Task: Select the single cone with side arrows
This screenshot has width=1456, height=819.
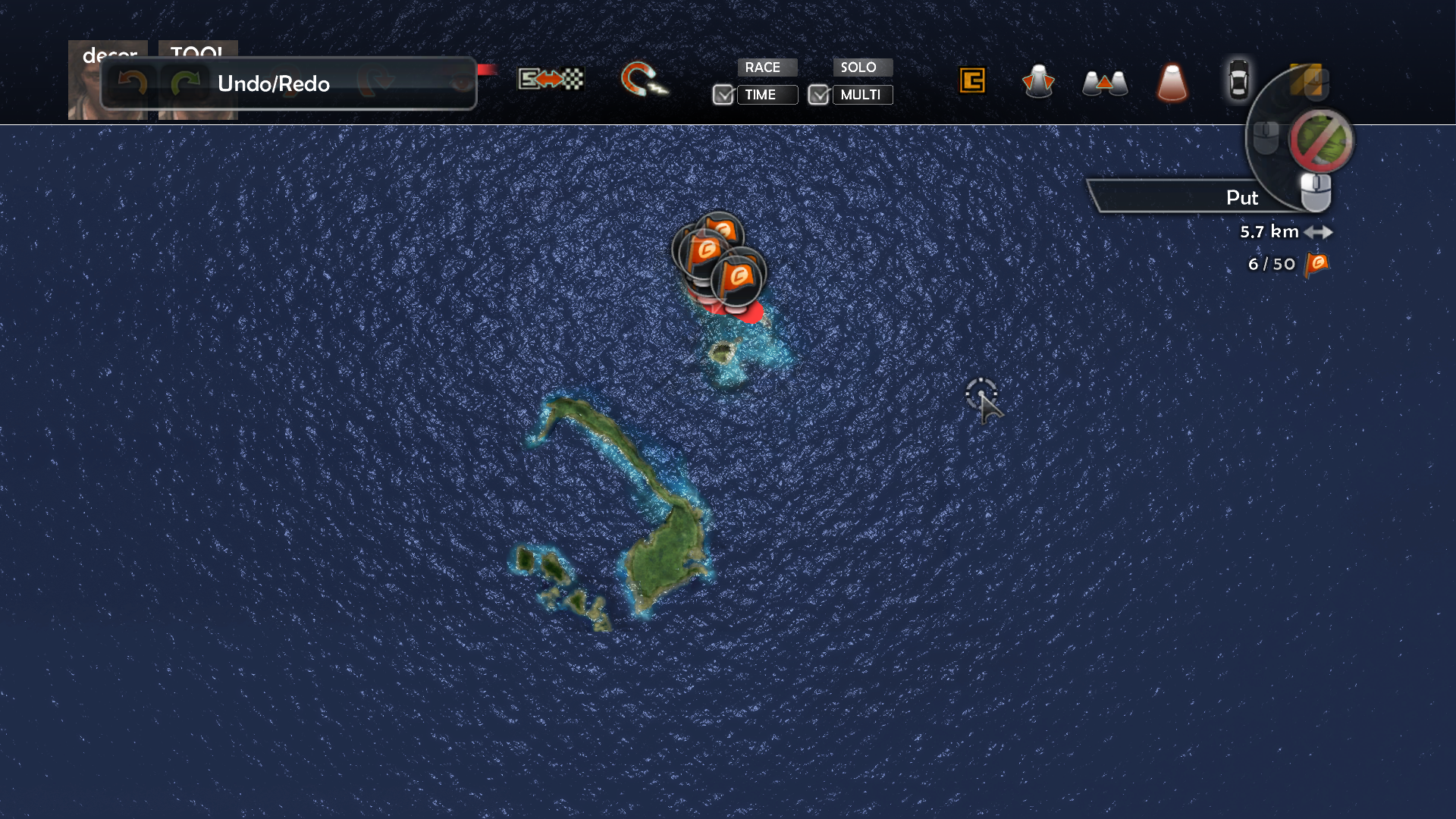Action: [1038, 81]
